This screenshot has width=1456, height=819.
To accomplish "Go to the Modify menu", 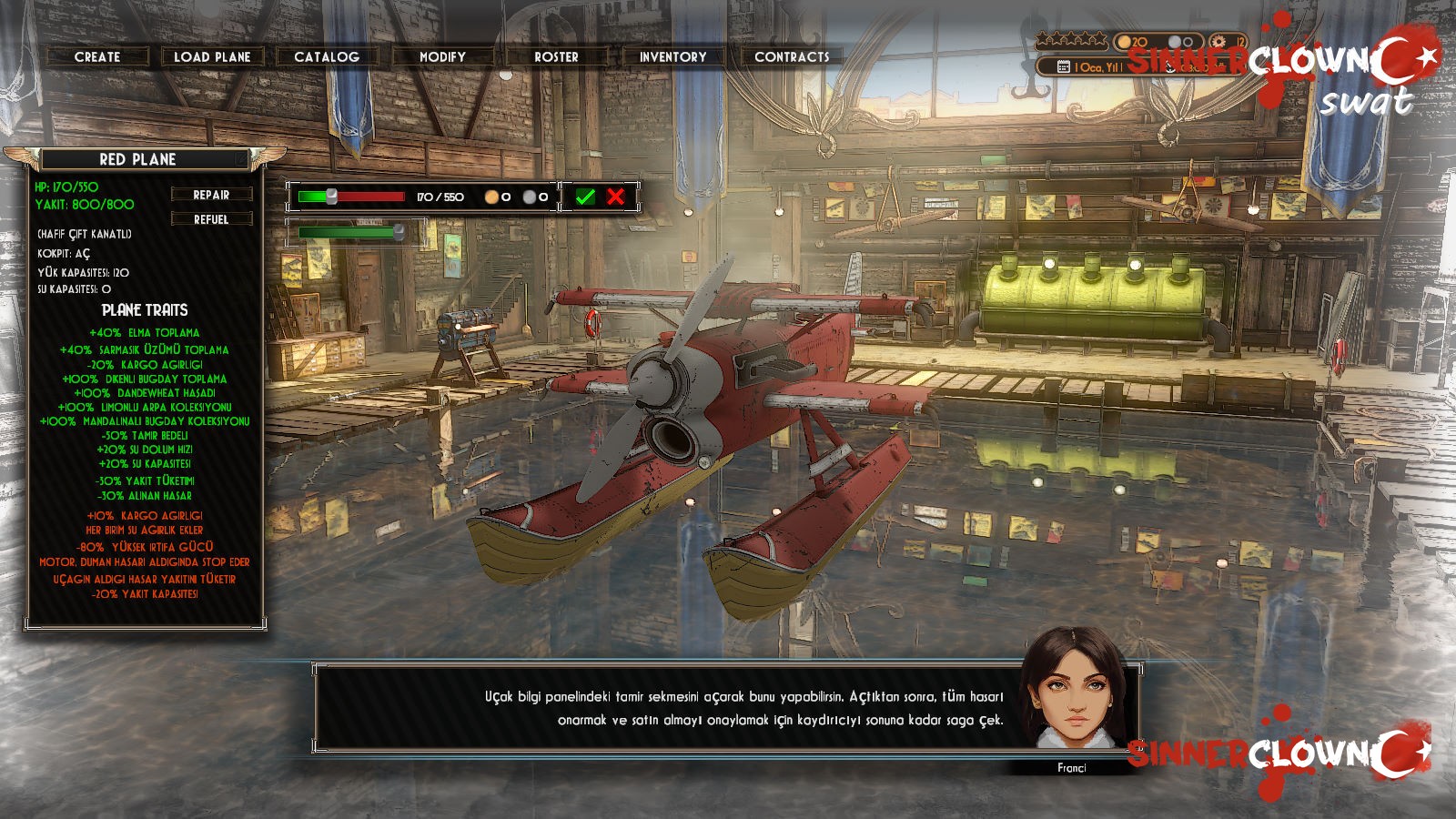I will coord(442,56).
